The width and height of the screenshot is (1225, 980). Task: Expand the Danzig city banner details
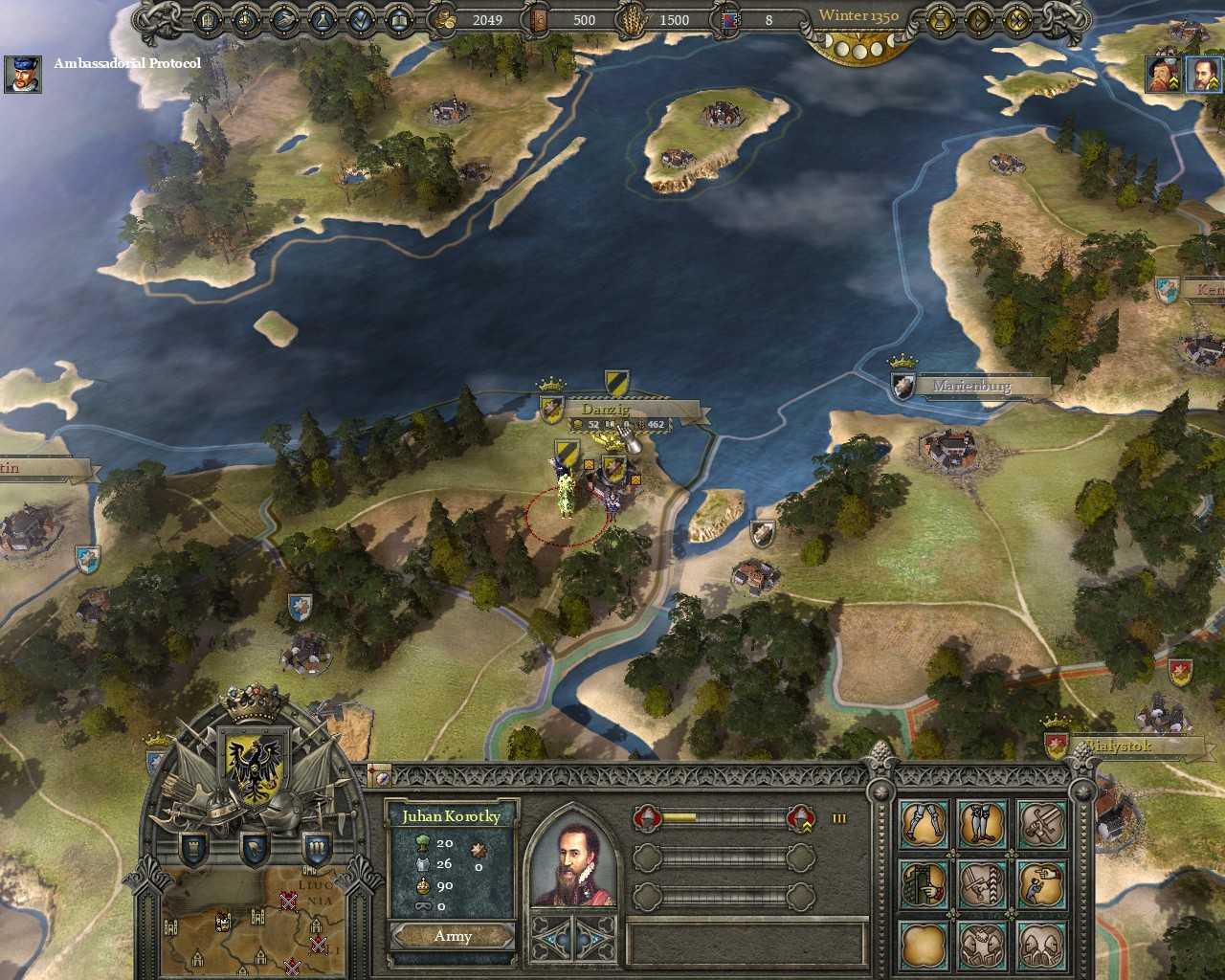[607, 408]
